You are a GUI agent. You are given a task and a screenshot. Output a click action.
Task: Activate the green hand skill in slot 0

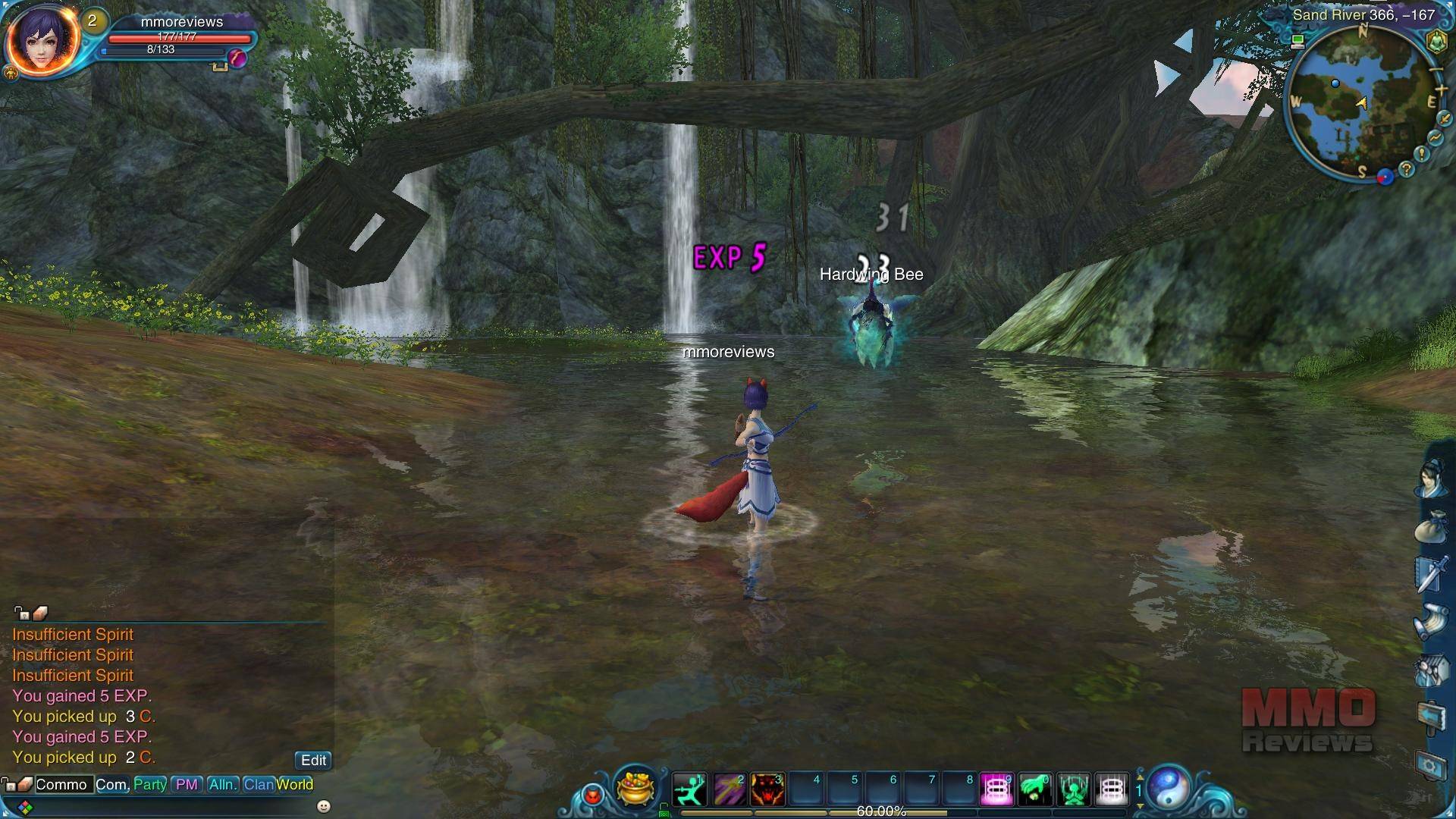pyautogui.click(x=1035, y=789)
